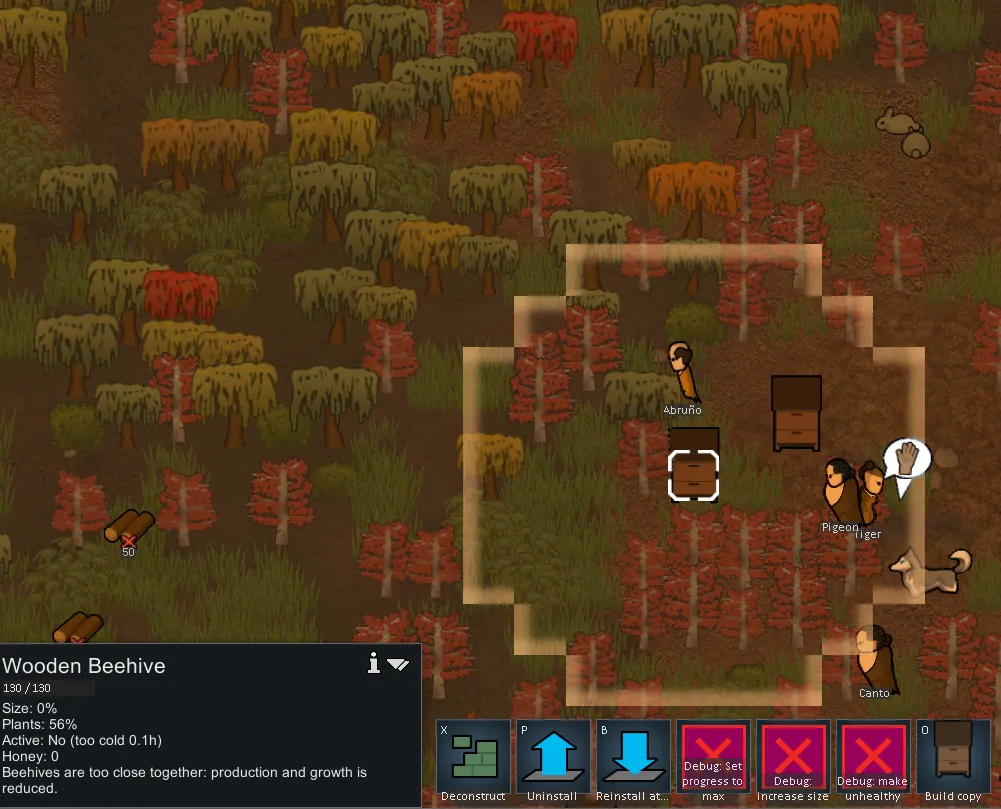The width and height of the screenshot is (1001, 809).
Task: Use the Debug: Increase size button
Action: [x=793, y=757]
